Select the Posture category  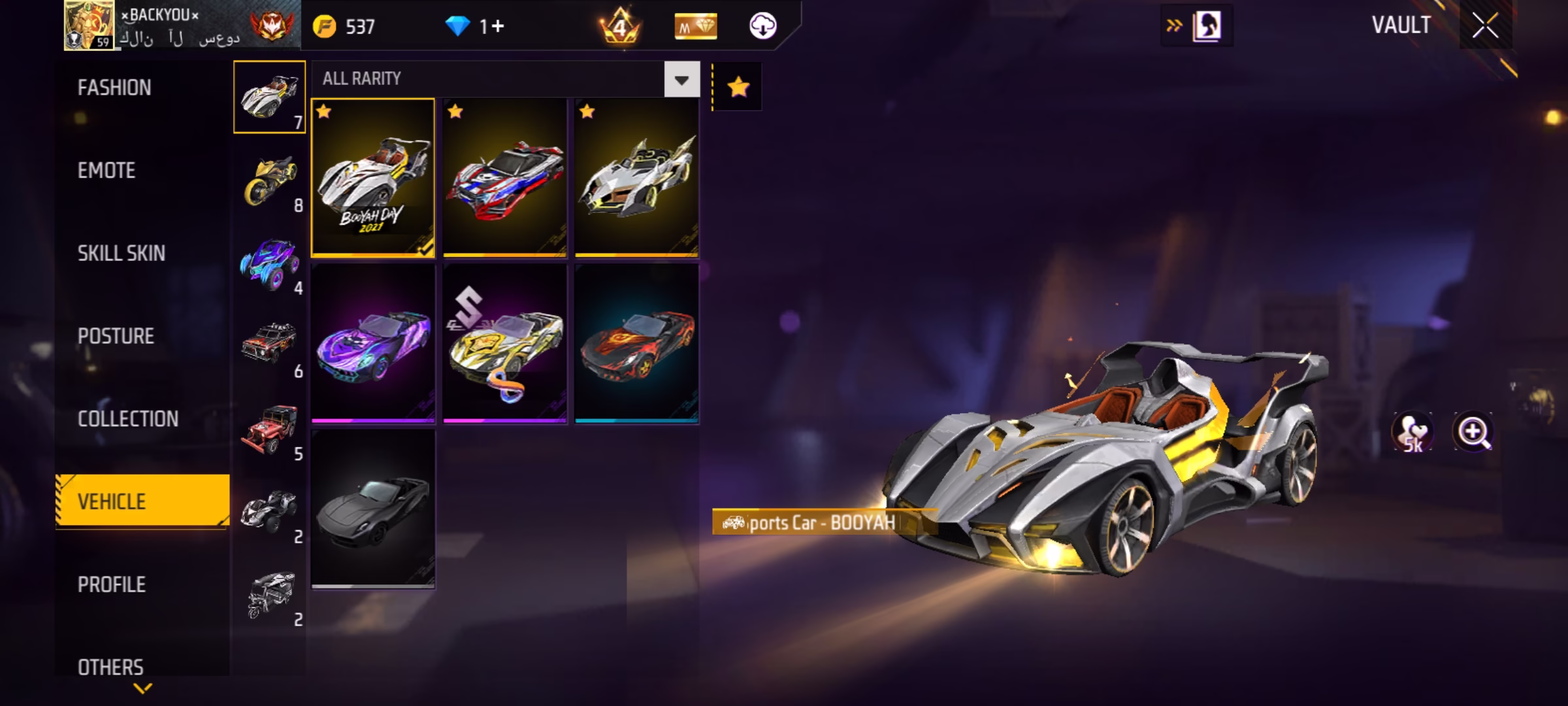point(116,336)
